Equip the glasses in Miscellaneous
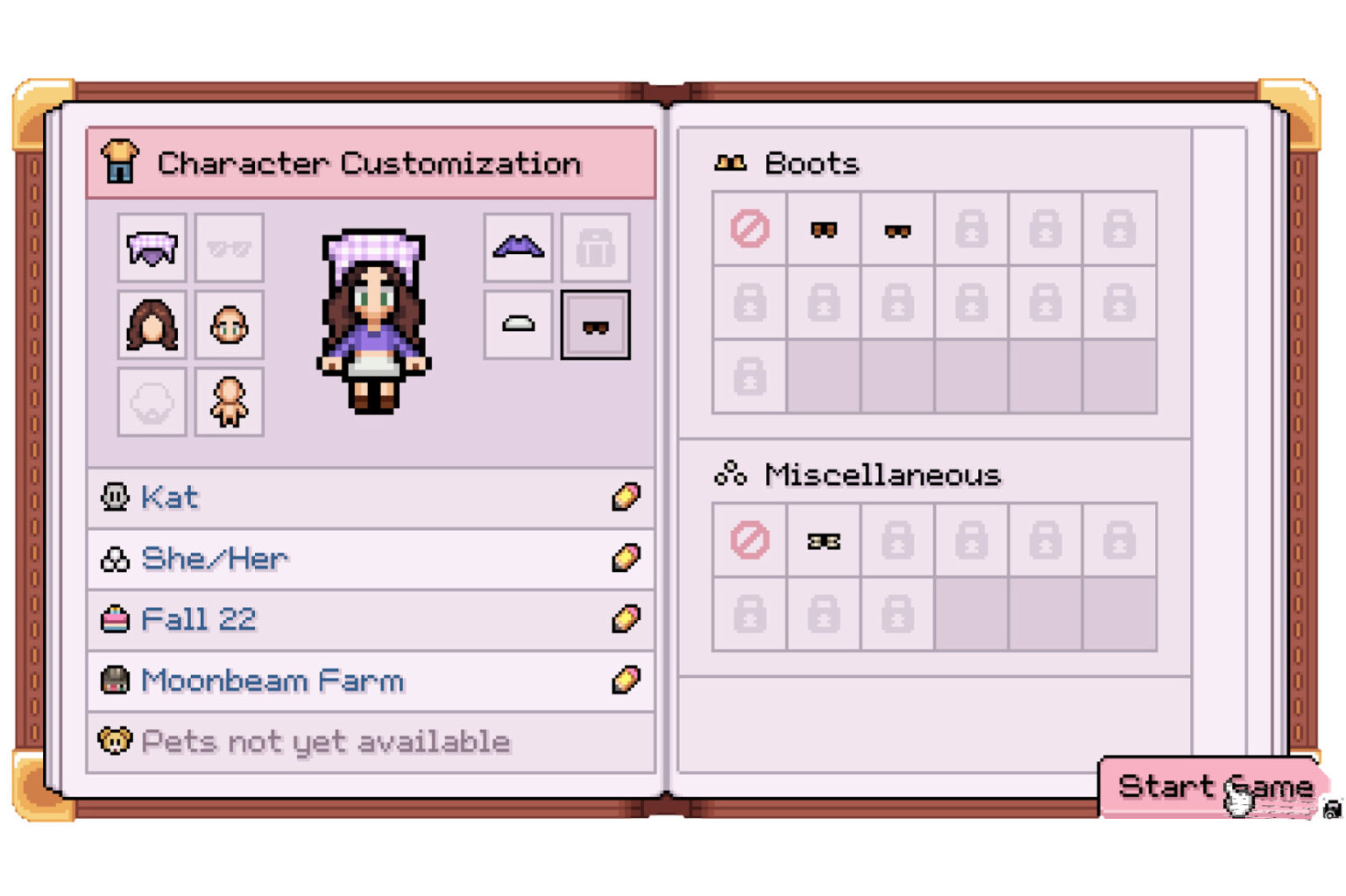Screen dimensions: 1346x896 point(822,540)
